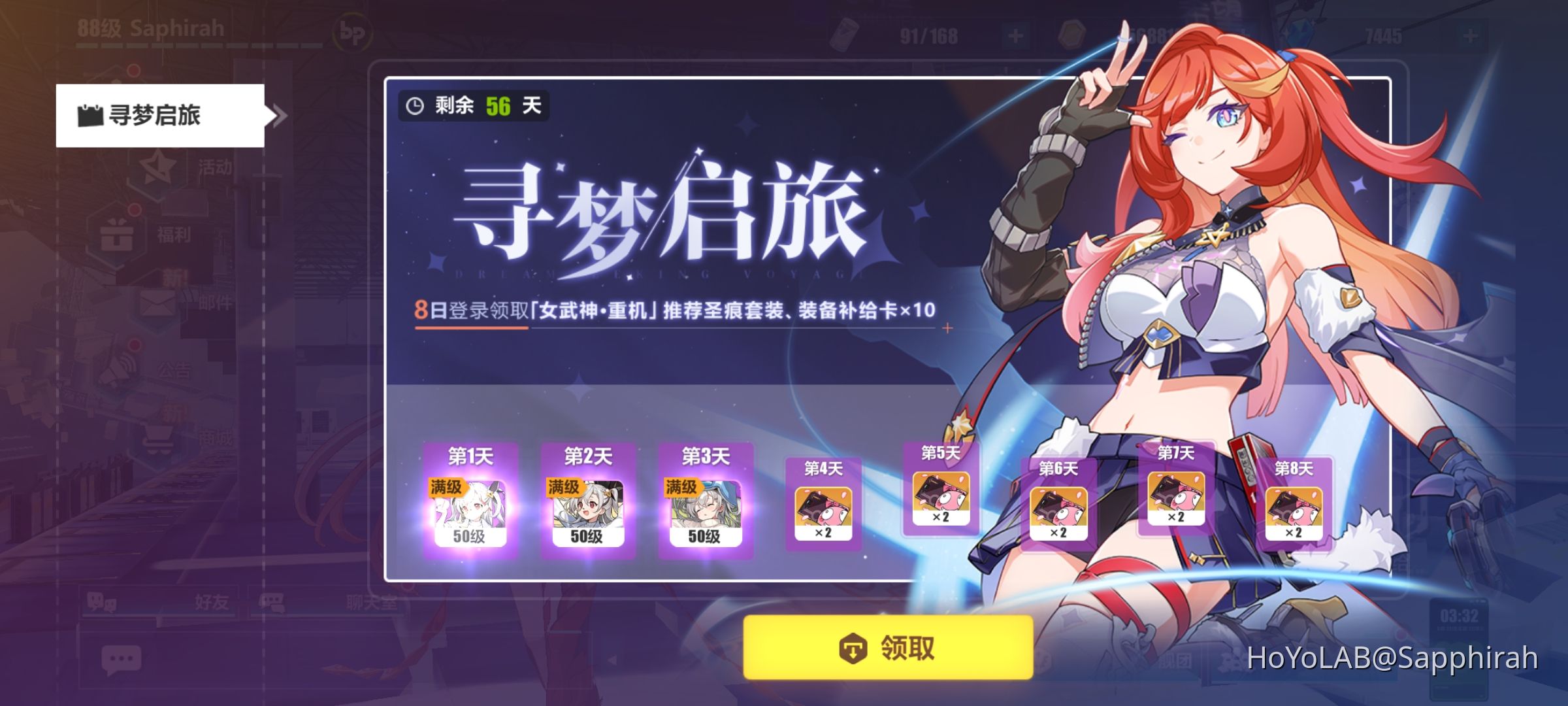View the 剩余 56 天 countdown timer
The width and height of the screenshot is (1568, 706).
tap(474, 105)
